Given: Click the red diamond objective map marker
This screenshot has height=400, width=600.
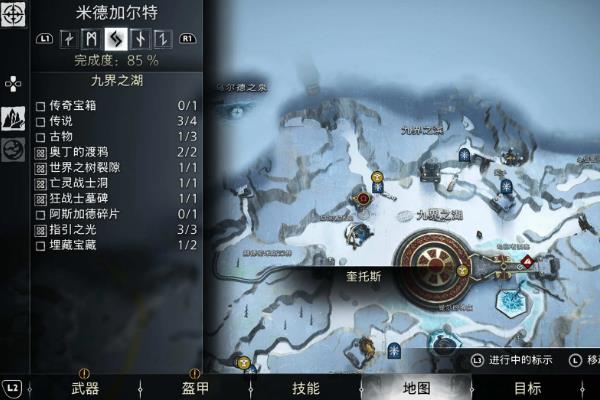Looking at the screenshot, I should 526,260.
